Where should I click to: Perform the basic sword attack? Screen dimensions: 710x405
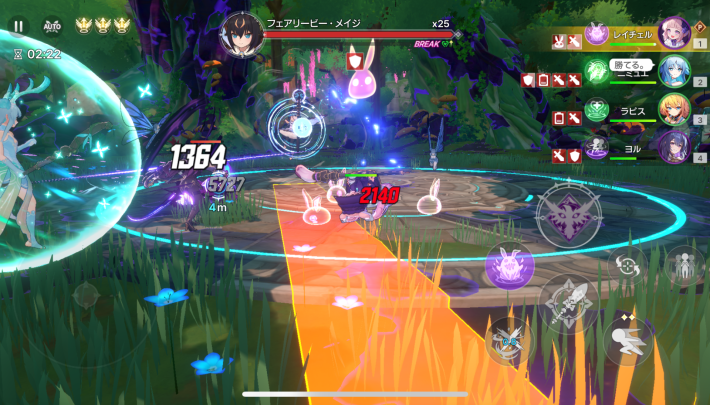pos(568,304)
